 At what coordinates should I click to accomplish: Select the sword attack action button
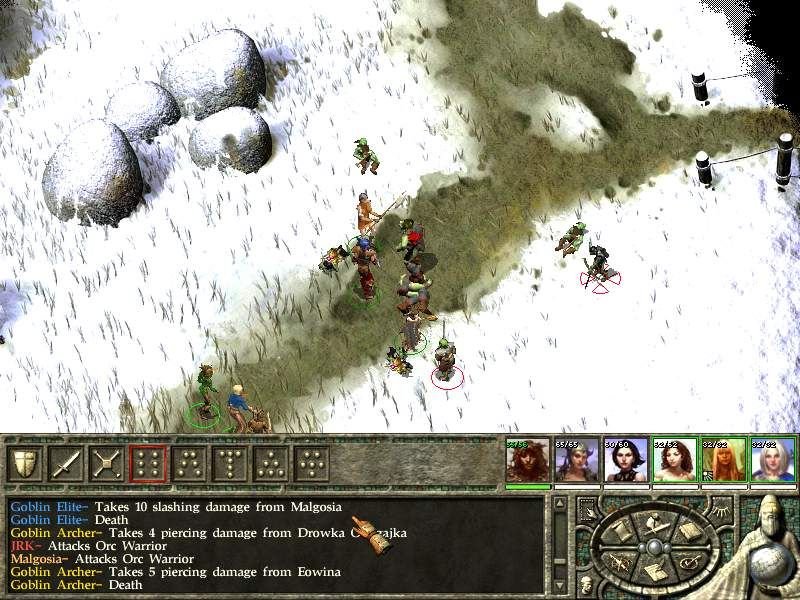[x=66, y=463]
